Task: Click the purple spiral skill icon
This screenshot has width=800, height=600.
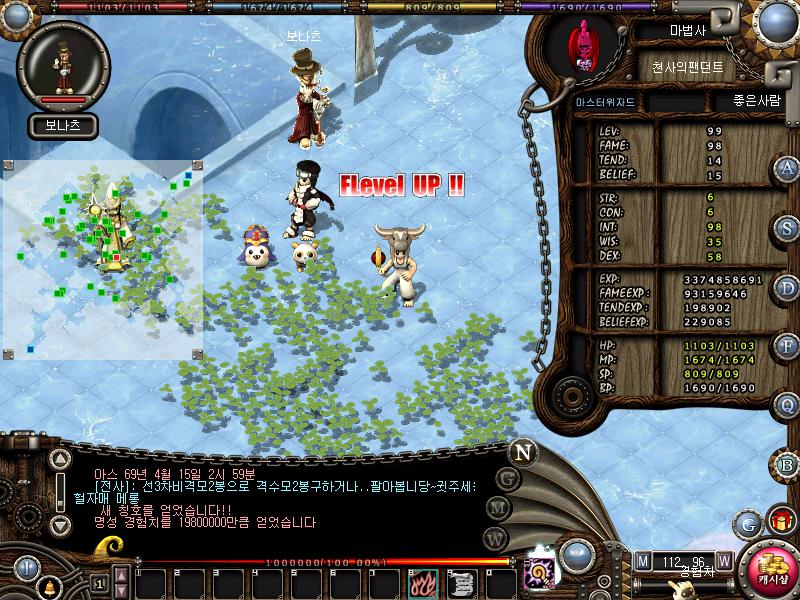Action: point(541,572)
